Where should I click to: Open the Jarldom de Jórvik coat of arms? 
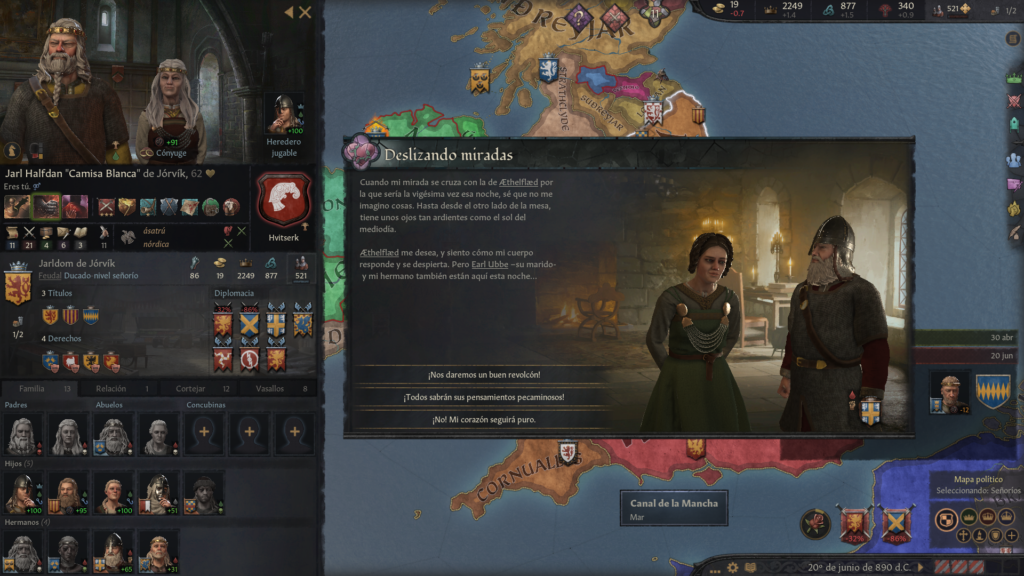[x=19, y=286]
